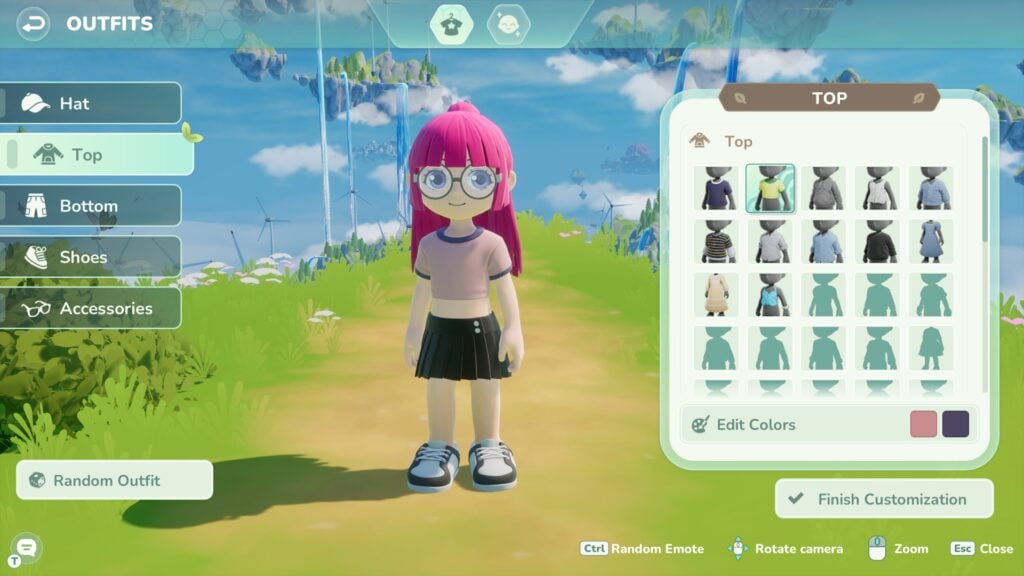Pick the pink color swatch
Viewport: 1024px width, 576px height.
tap(923, 424)
